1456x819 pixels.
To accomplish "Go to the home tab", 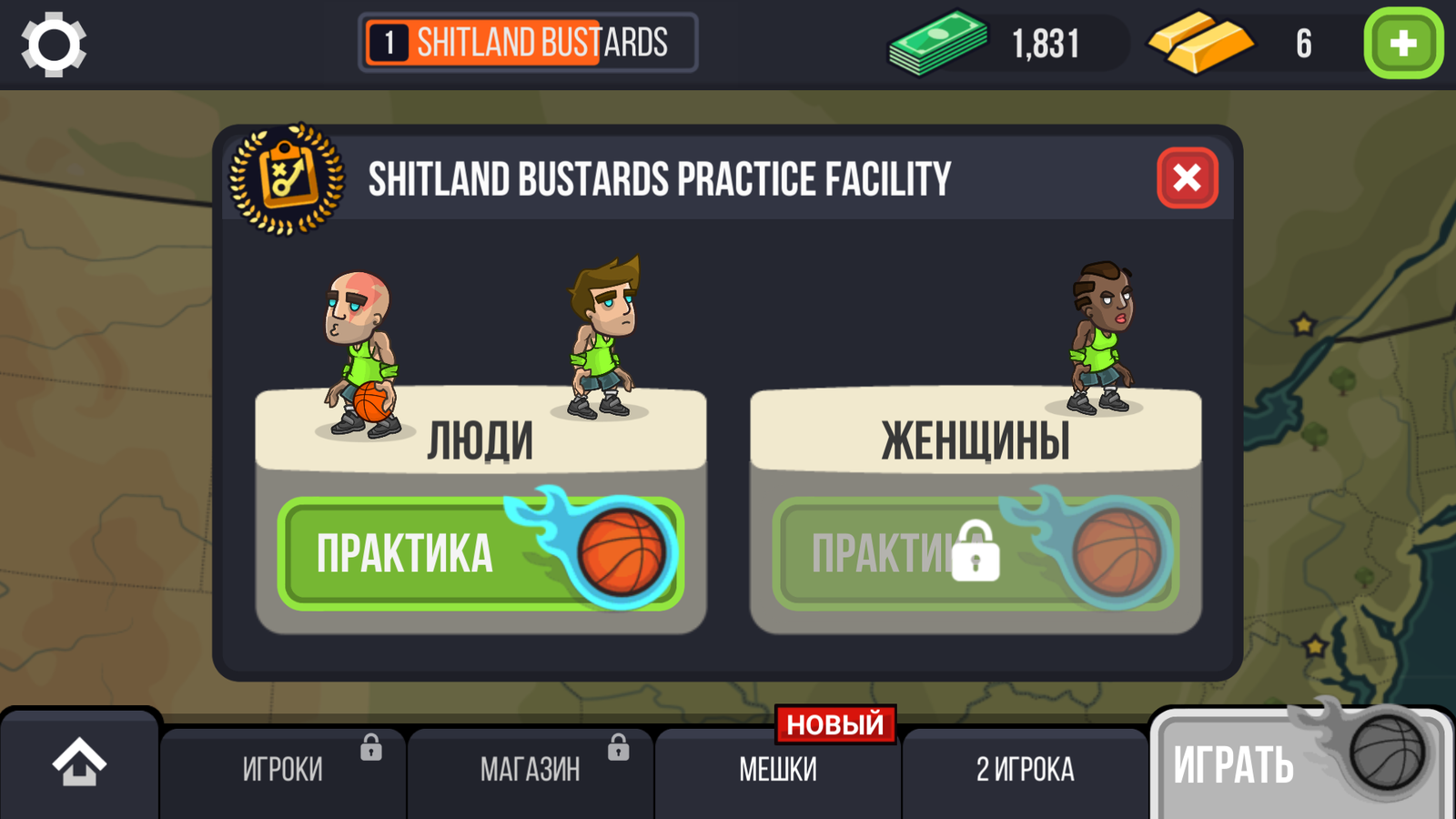I will pos(79,764).
